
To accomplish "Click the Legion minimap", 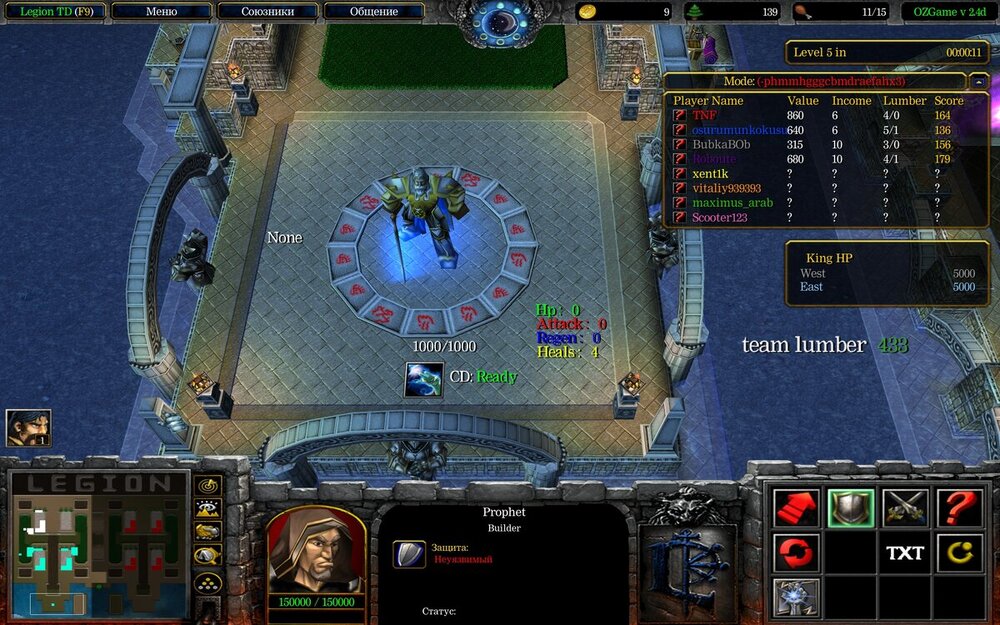I will pyautogui.click(x=98, y=545).
